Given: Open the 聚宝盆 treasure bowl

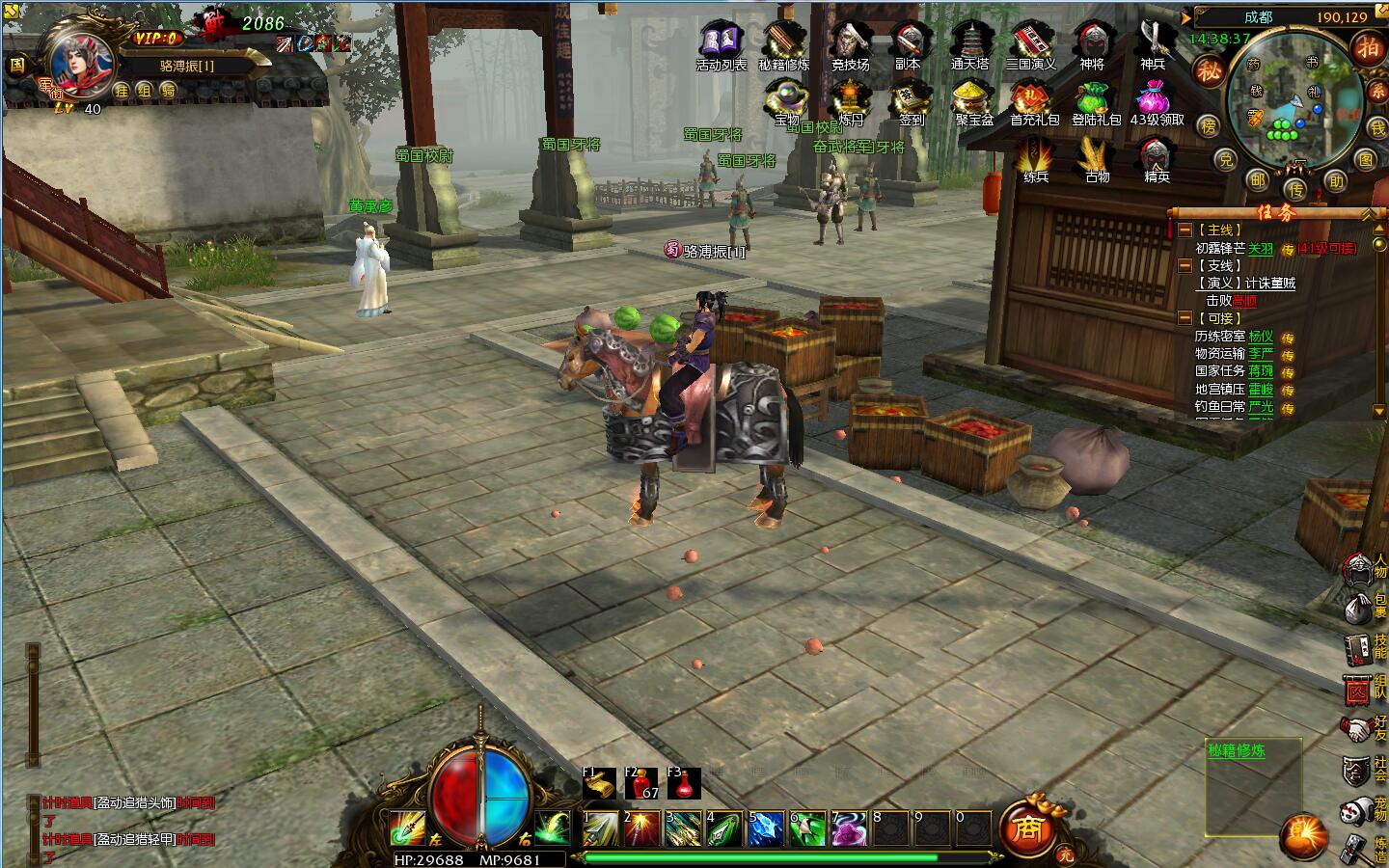Looking at the screenshot, I should point(974,100).
